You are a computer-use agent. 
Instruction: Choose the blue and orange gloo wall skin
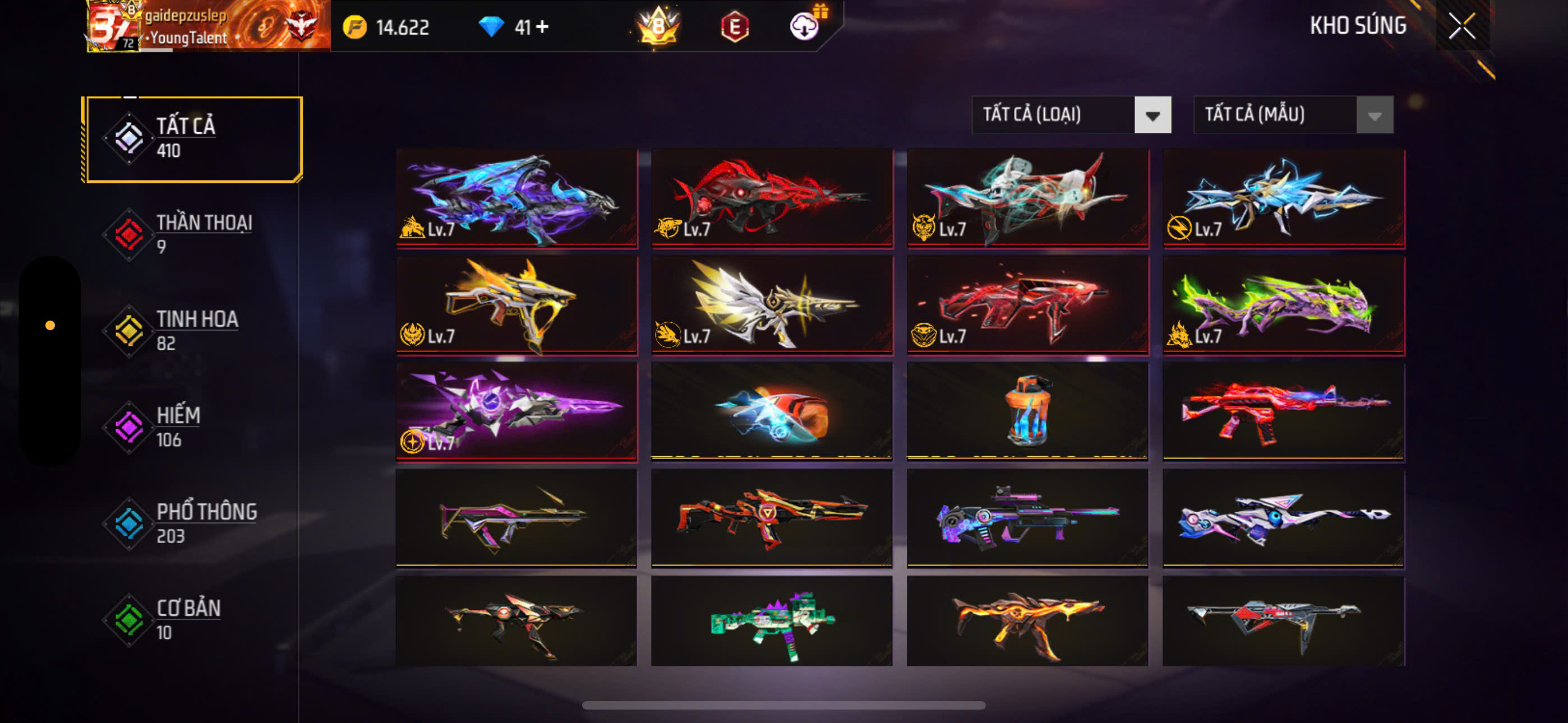click(x=772, y=411)
